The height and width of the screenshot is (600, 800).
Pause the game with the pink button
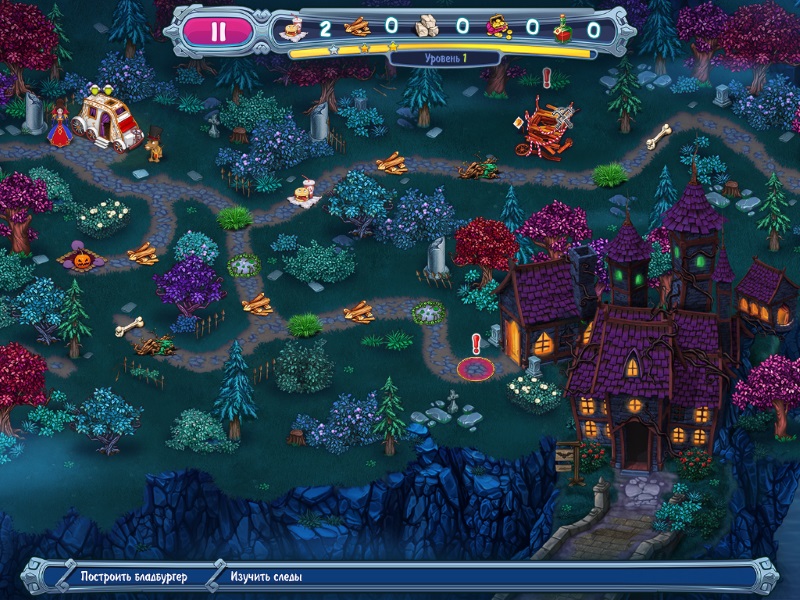(219, 30)
